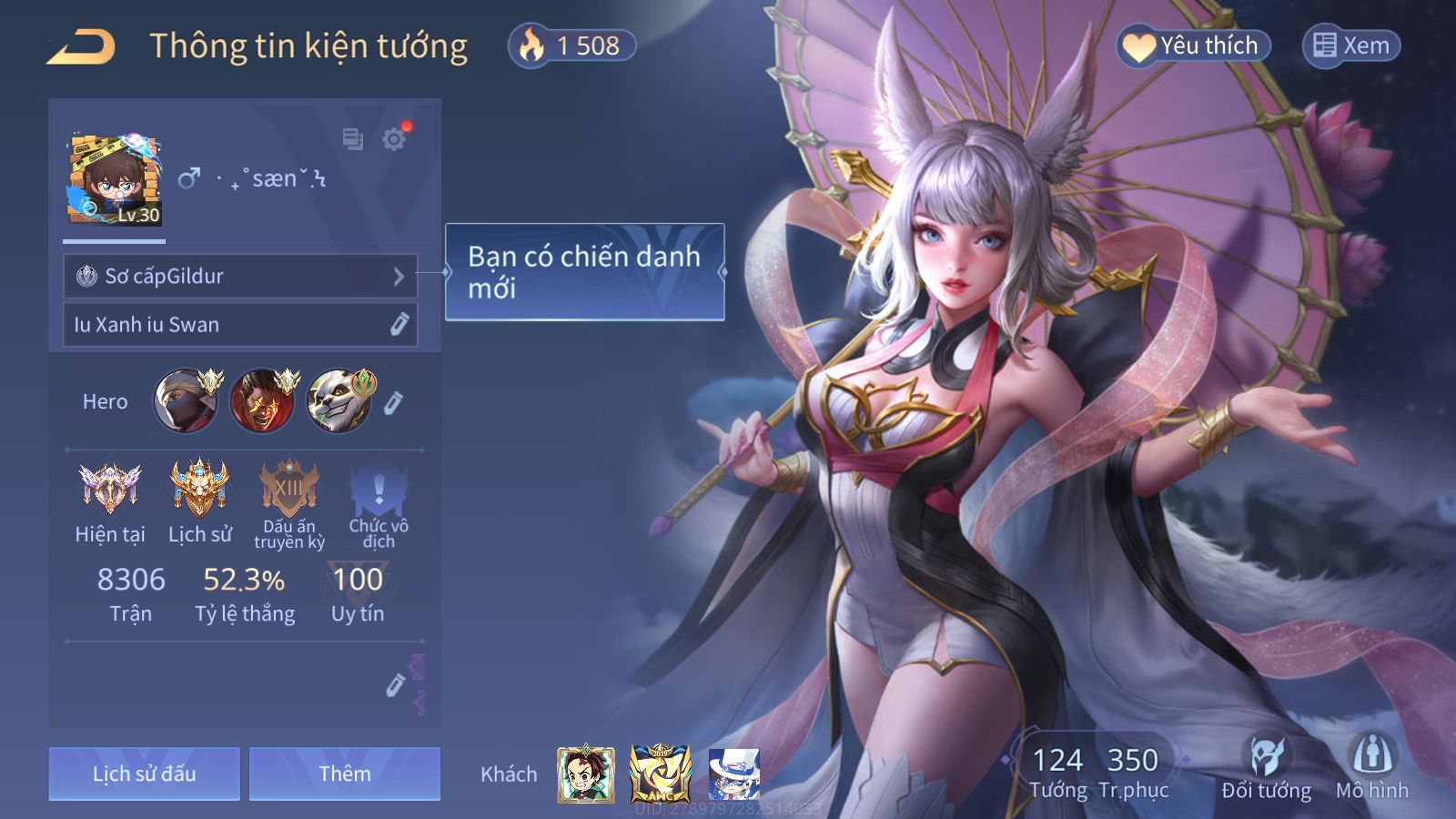Screen dimensions: 1456x819
Task: View the Lịch sử rank history badge
Action: [x=199, y=489]
